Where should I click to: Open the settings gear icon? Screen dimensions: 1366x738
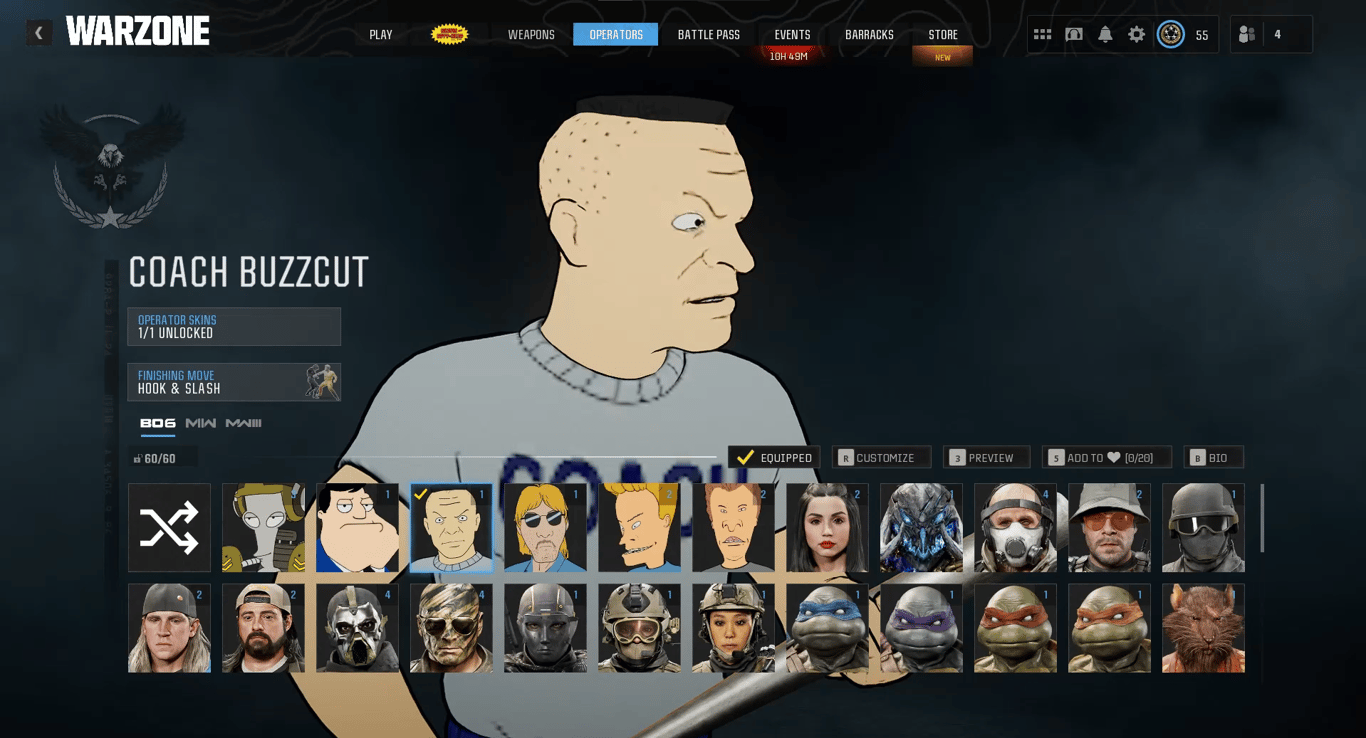1135,33
